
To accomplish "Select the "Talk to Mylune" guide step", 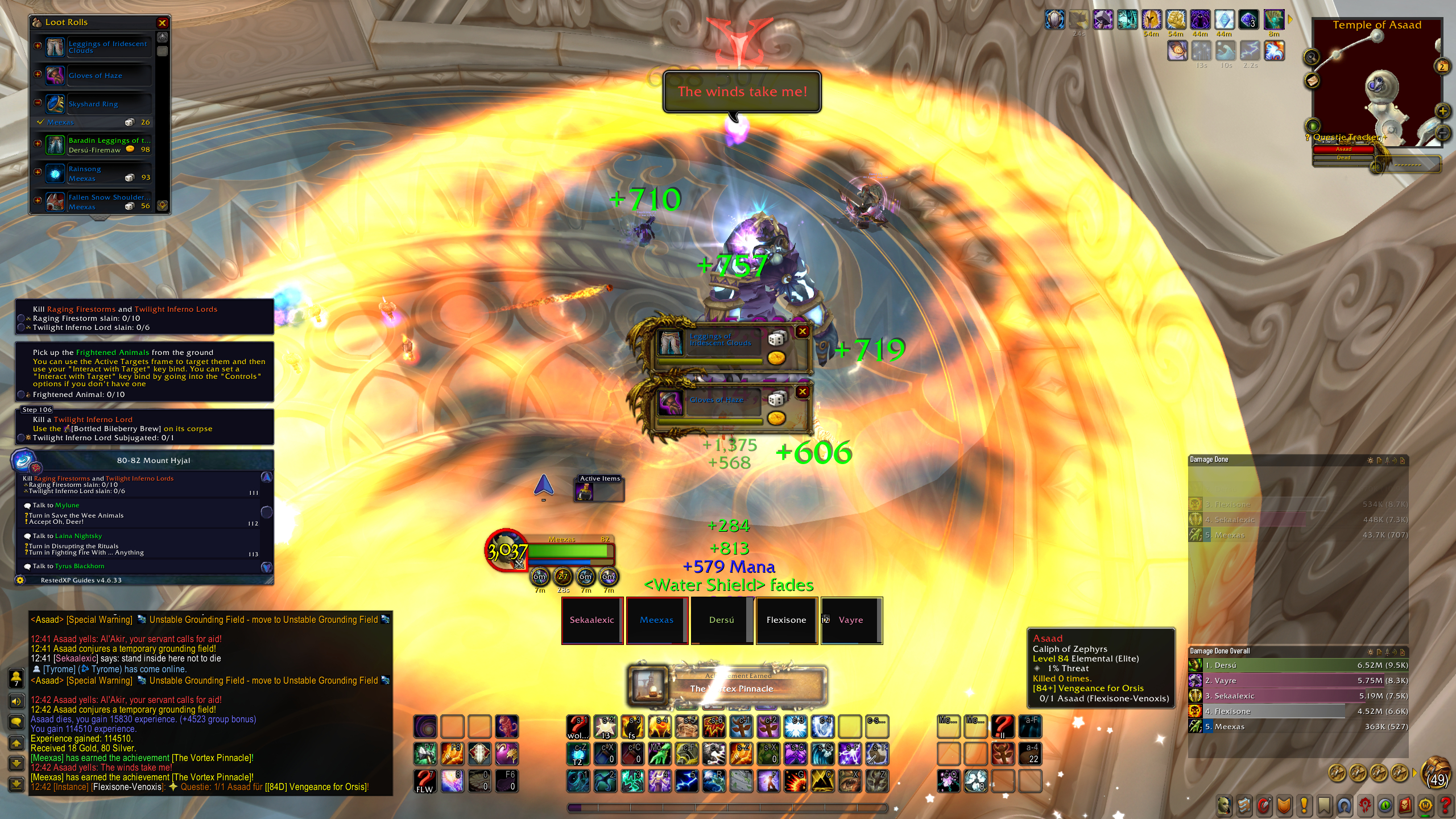I will (x=56, y=505).
